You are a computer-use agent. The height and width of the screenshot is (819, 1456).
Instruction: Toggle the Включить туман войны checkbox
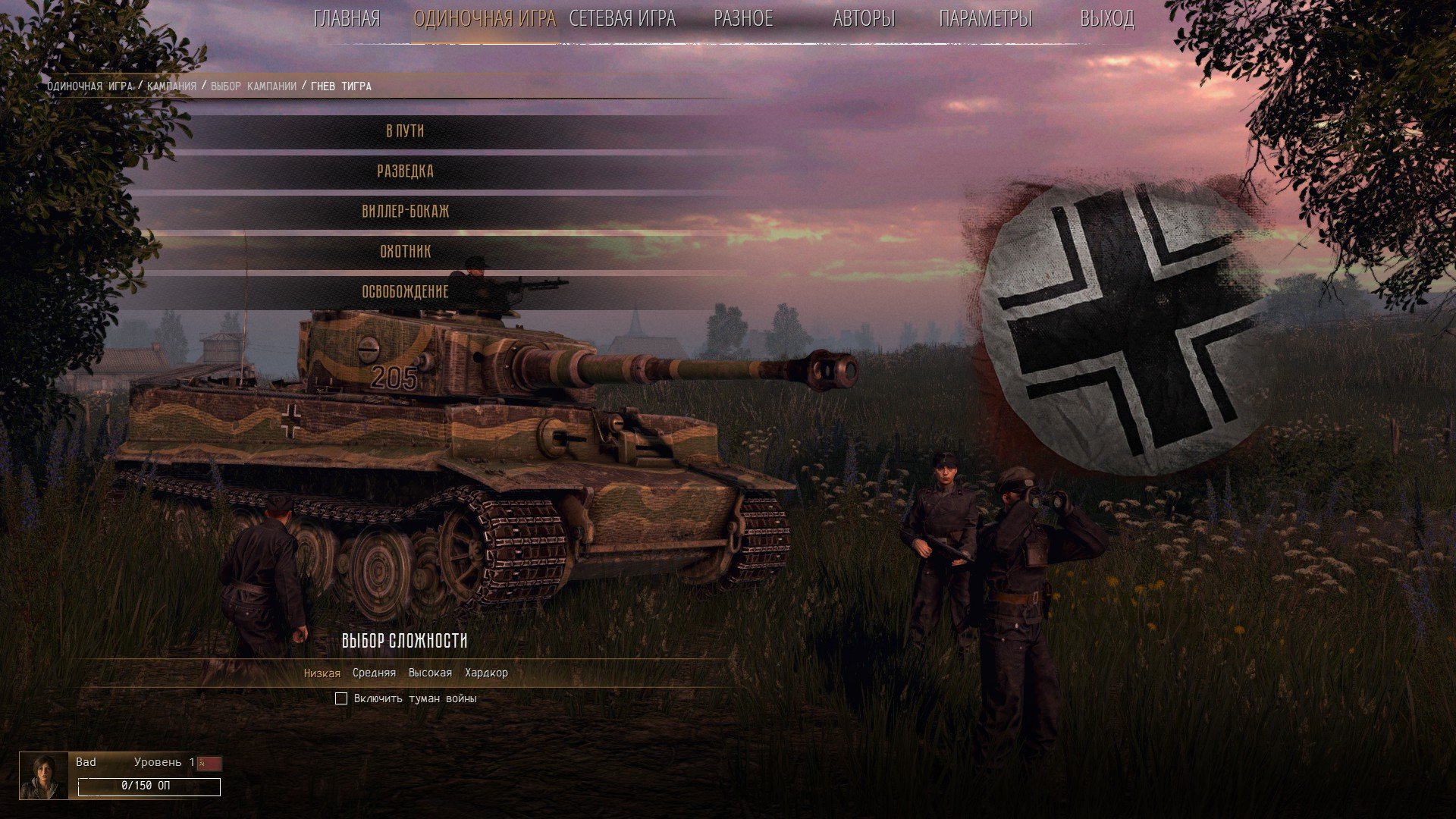[x=341, y=698]
